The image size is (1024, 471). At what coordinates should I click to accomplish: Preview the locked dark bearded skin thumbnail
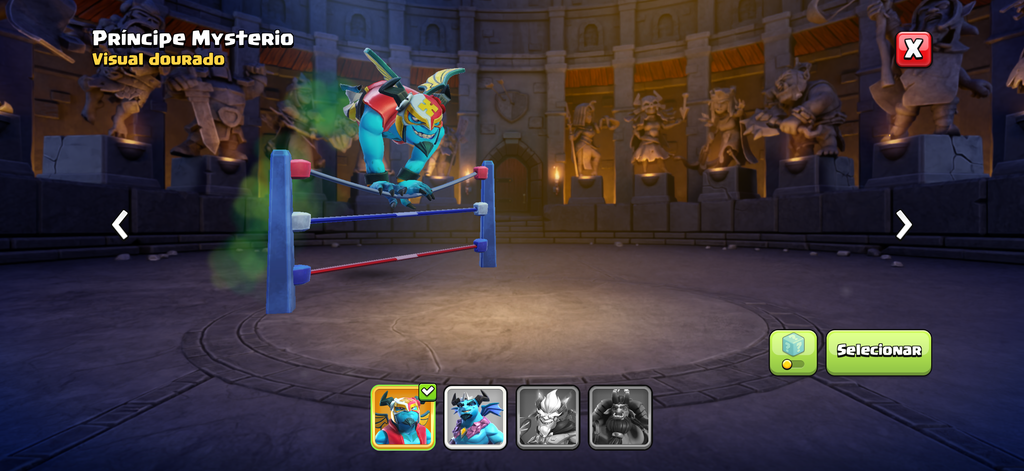tap(620, 417)
